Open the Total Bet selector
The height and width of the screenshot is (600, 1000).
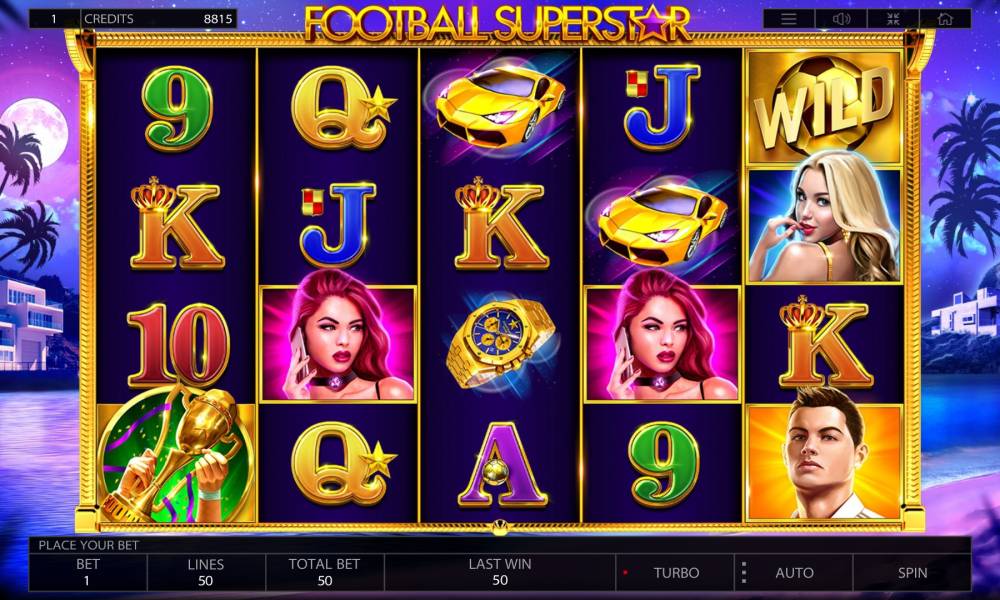coord(324,572)
